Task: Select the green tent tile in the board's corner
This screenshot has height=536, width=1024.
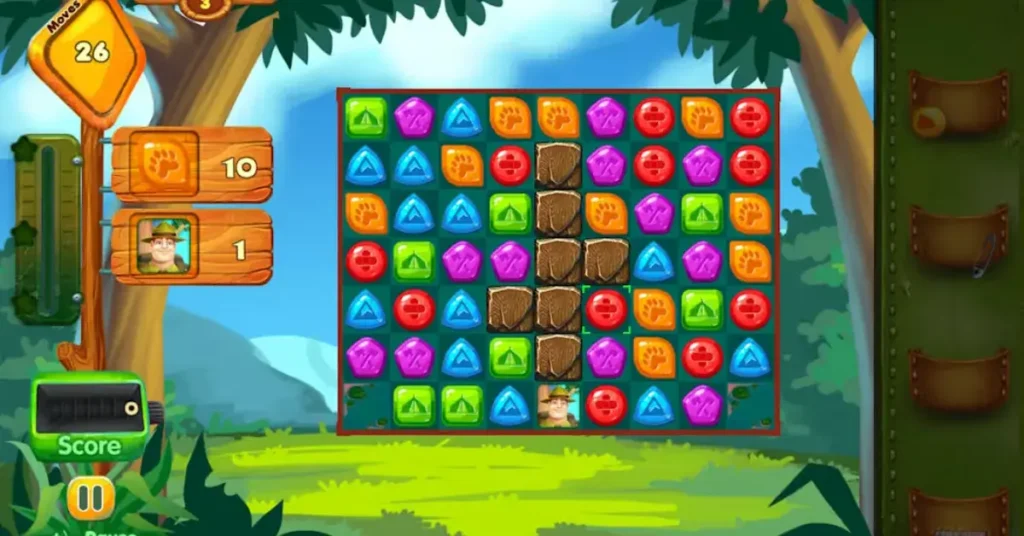Action: tap(366, 117)
